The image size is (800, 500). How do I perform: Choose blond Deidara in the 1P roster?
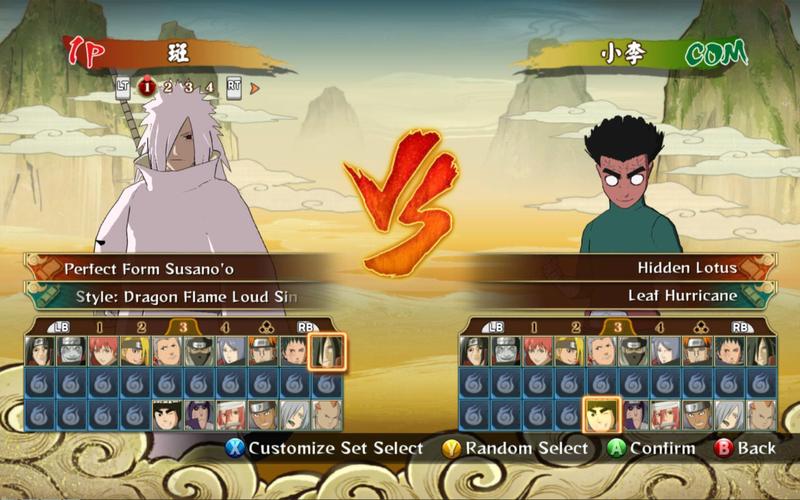[136, 351]
